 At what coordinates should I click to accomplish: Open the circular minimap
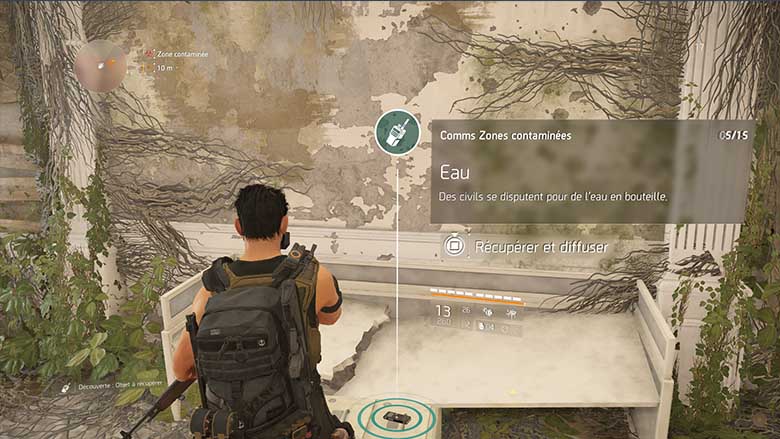100,66
